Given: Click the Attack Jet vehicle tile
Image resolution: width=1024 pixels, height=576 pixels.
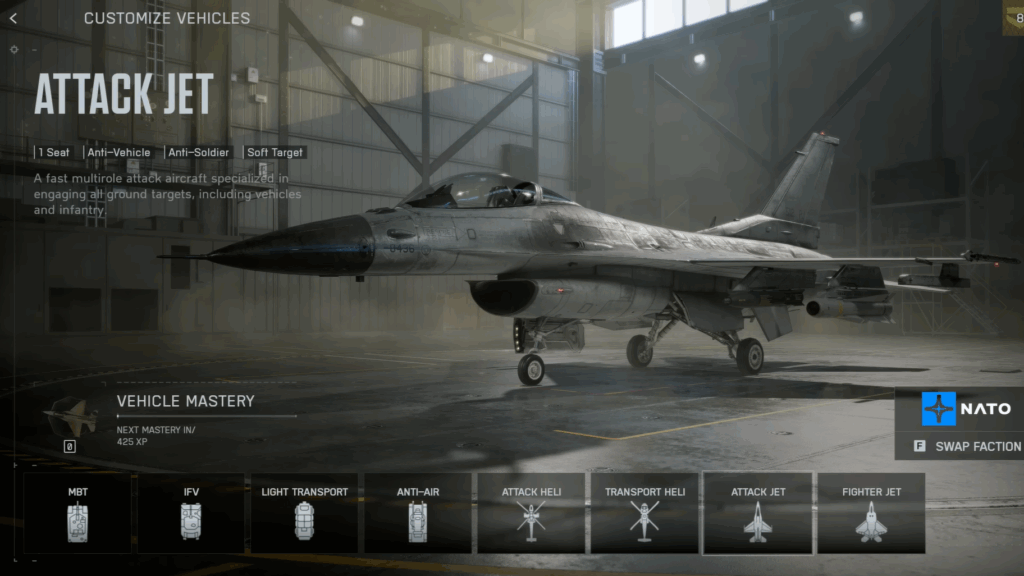Looking at the screenshot, I should pyautogui.click(x=758, y=513).
